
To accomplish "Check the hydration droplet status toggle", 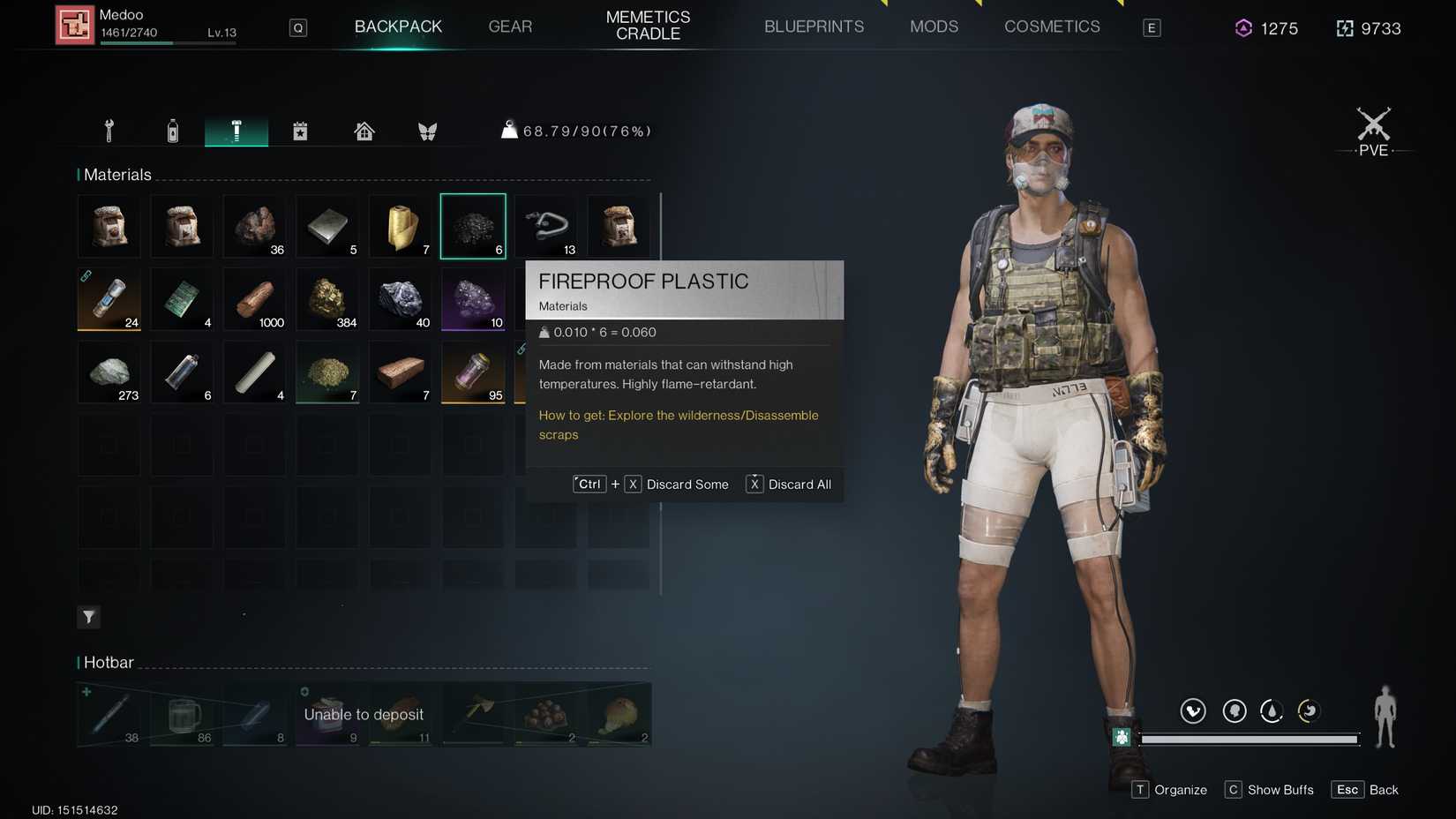I will [x=1272, y=710].
